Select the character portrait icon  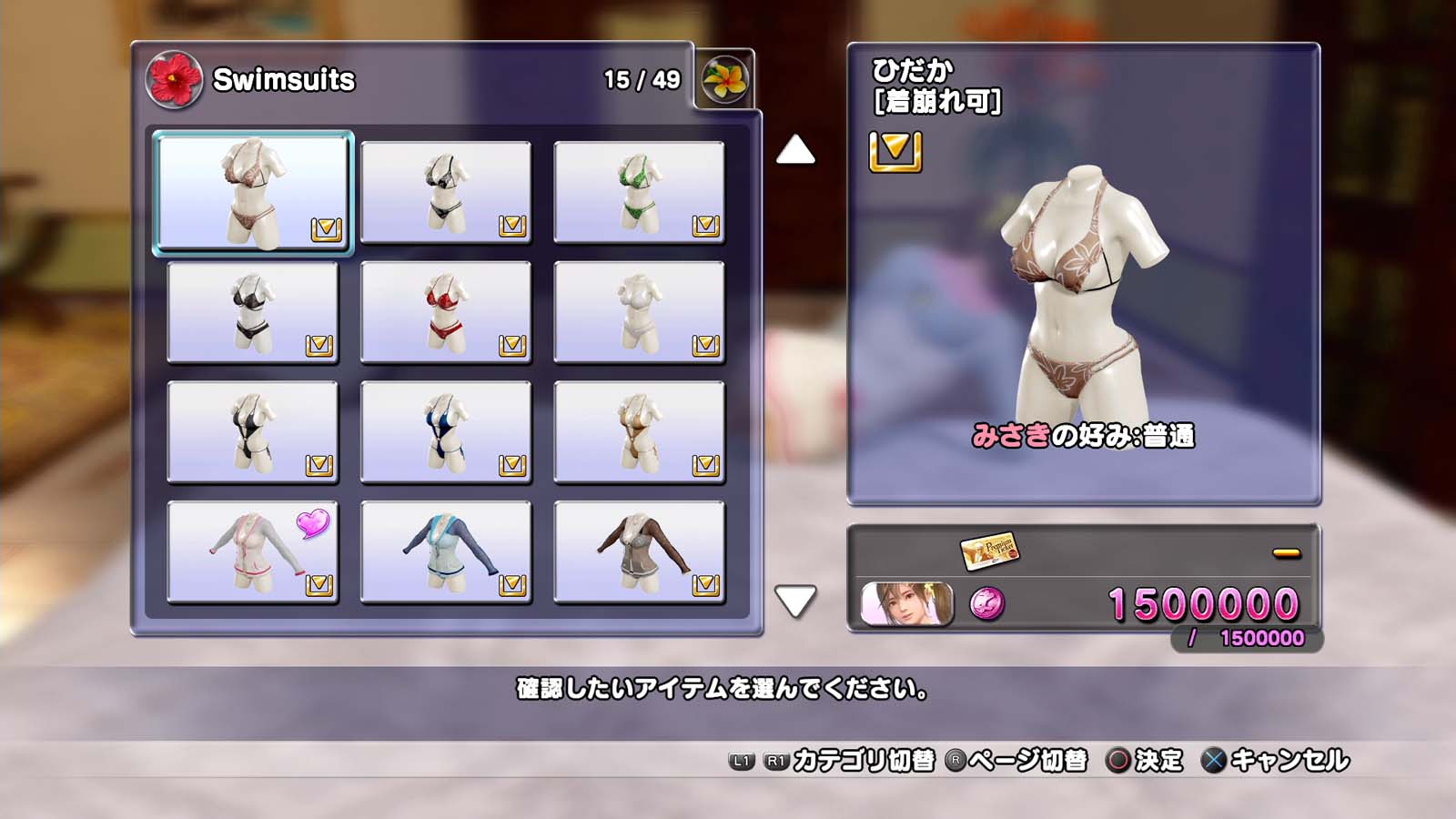pyautogui.click(x=907, y=604)
